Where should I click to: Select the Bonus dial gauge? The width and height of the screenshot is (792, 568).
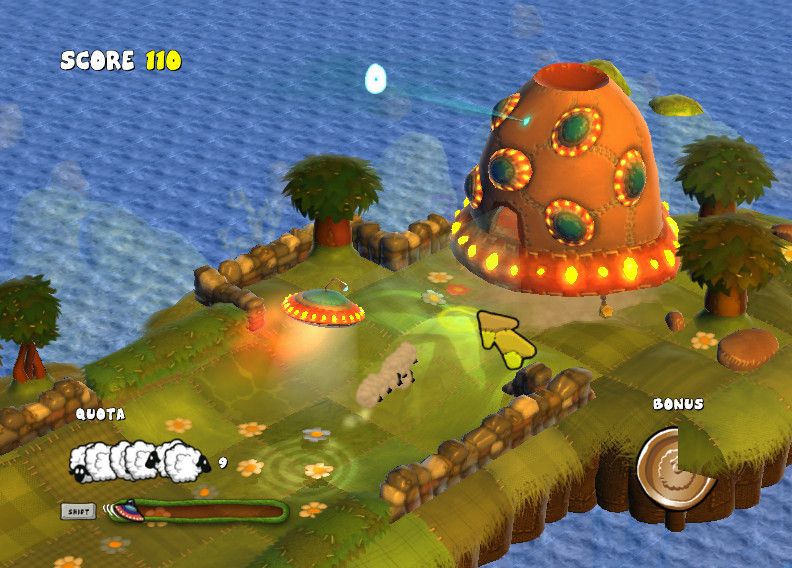tap(677, 467)
